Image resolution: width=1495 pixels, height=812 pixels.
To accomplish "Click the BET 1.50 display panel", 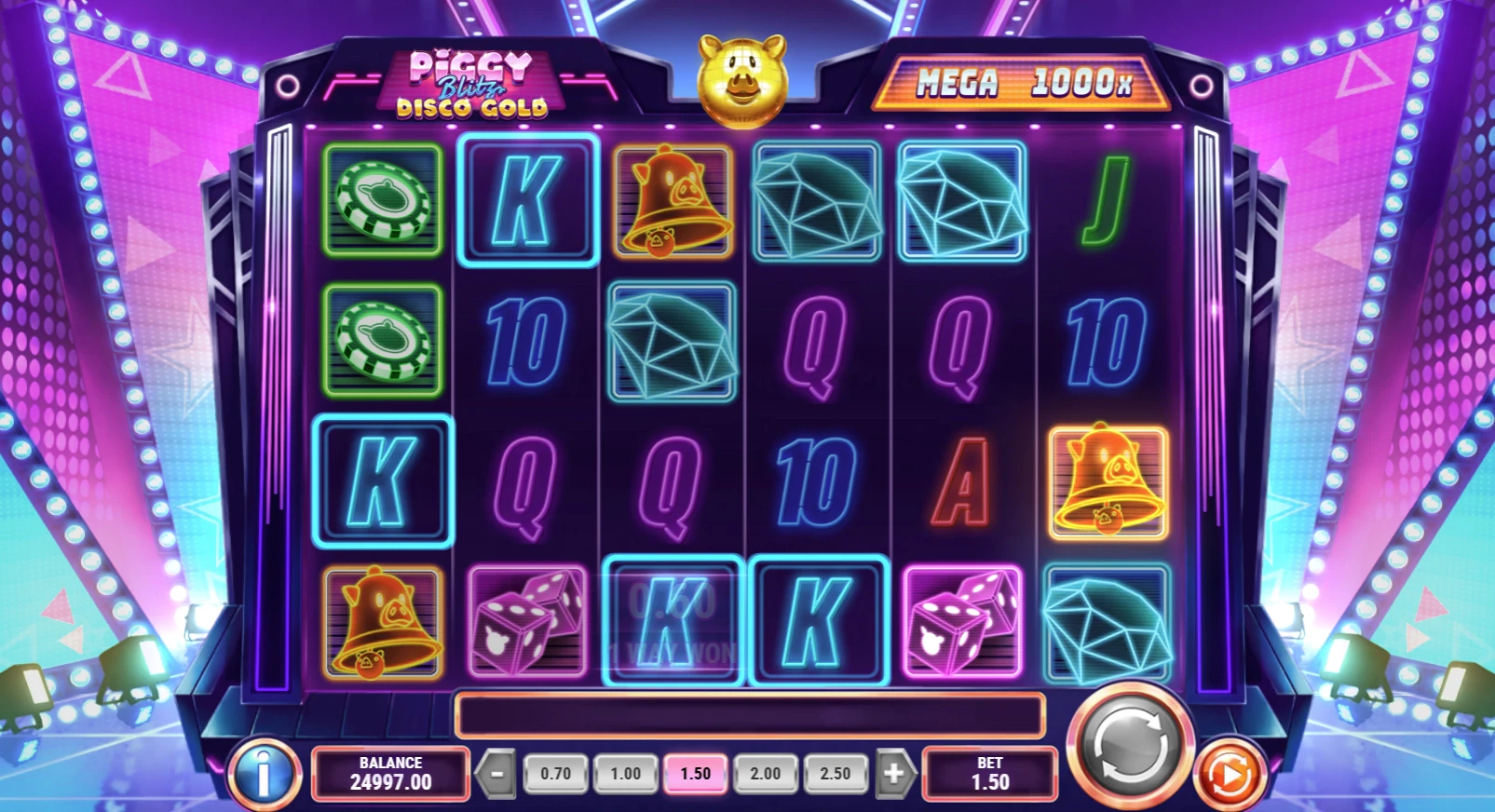I will (x=989, y=774).
